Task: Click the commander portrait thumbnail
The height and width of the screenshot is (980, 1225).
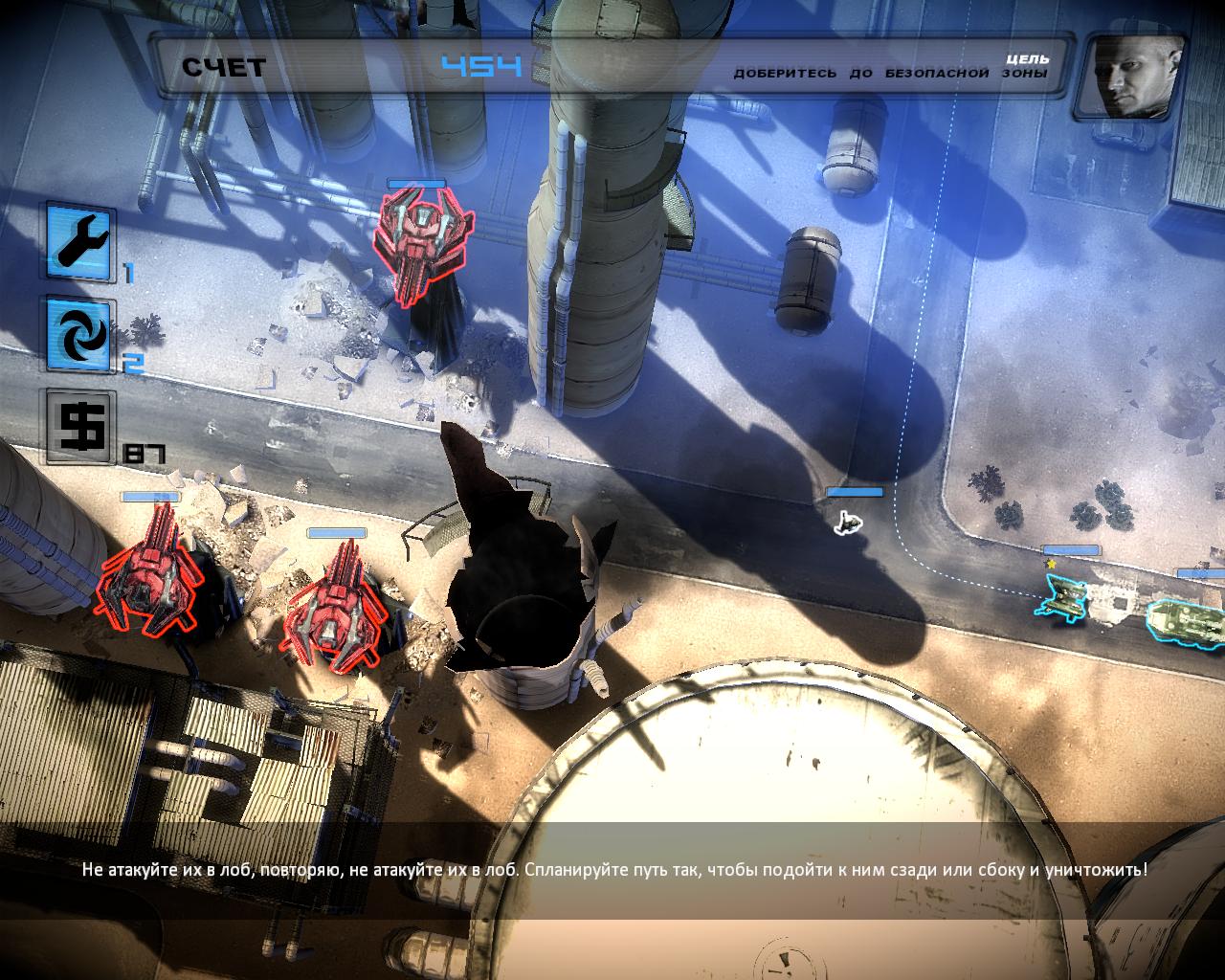Action: coord(1129,77)
